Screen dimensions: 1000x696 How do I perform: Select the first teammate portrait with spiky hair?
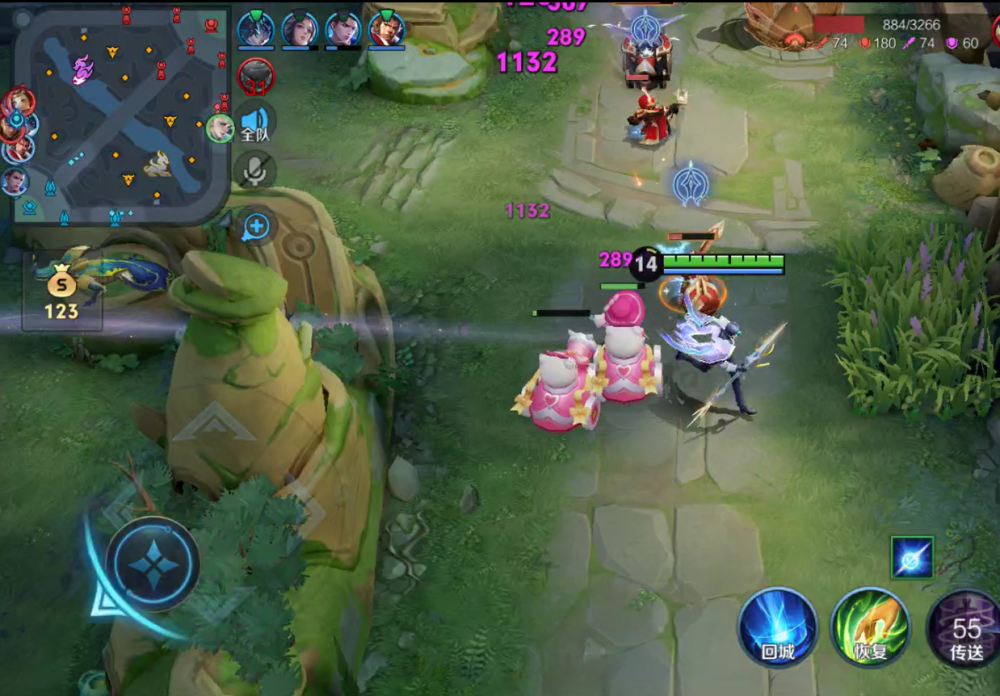pos(256,29)
